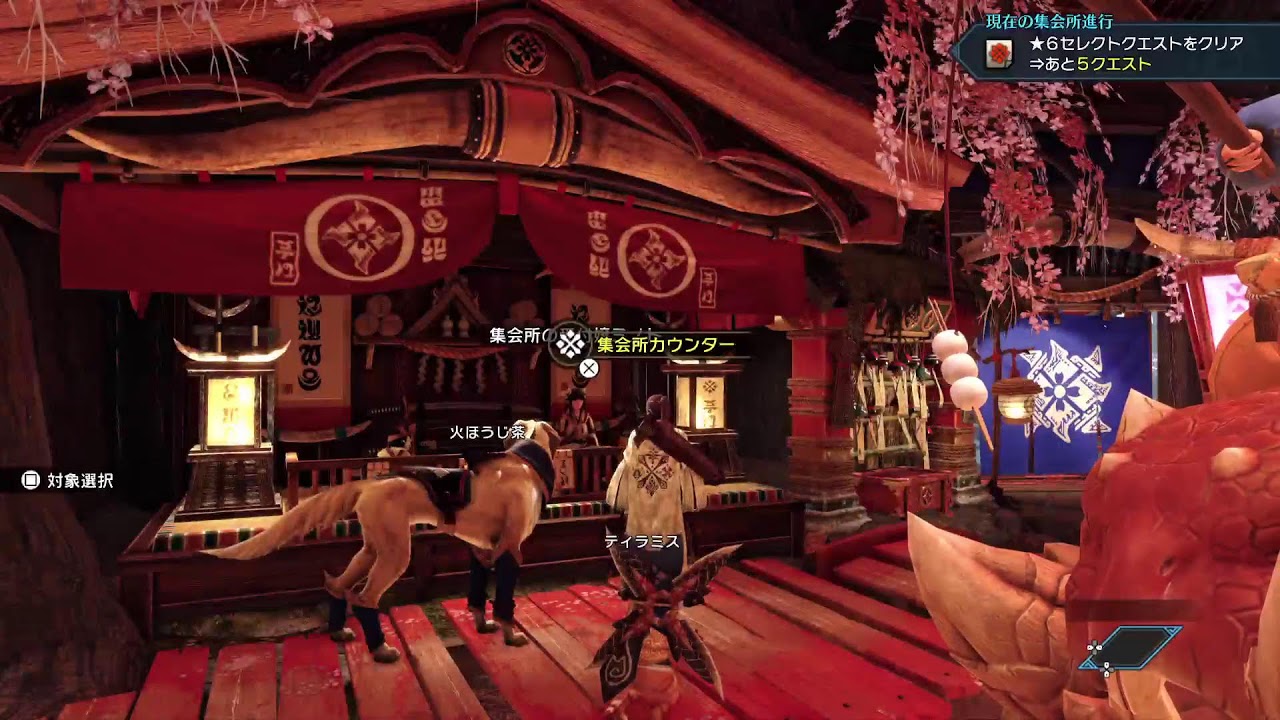1280x720 pixels.
Task: Select the 集会所カウンター target label
Action: (x=665, y=346)
